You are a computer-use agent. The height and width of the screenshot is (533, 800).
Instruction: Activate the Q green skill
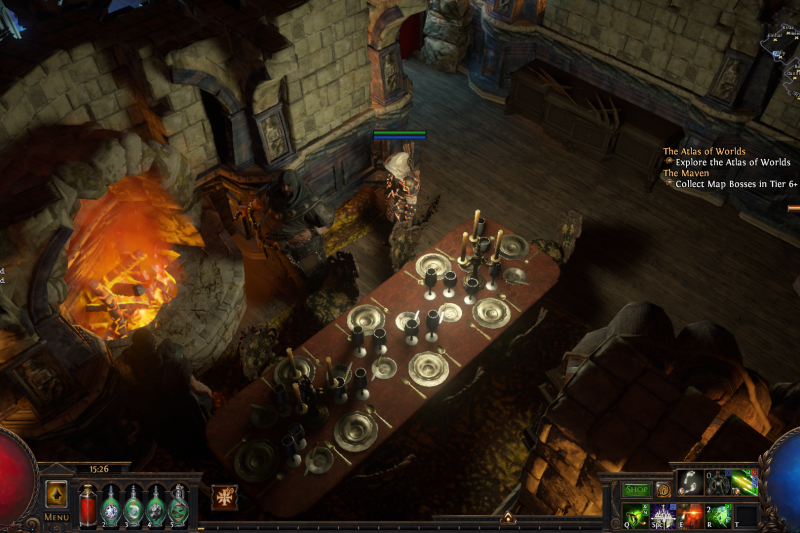(634, 516)
